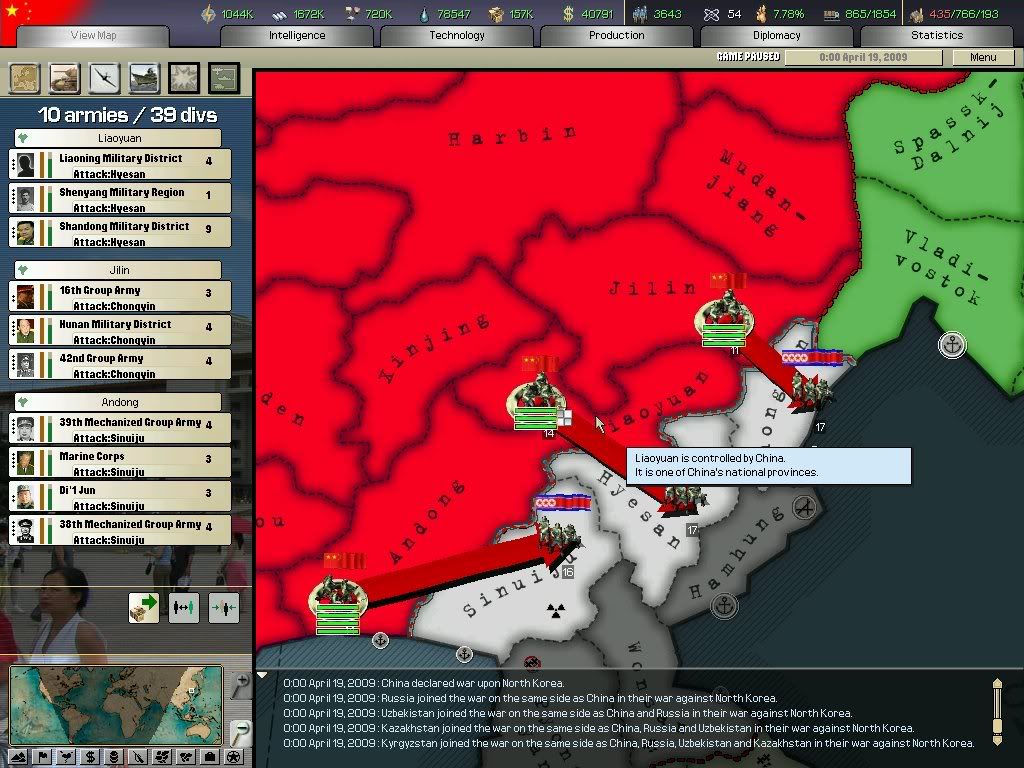Click the merge units inward-arrows button
Screen dimensions: 1024x768
pos(224,607)
